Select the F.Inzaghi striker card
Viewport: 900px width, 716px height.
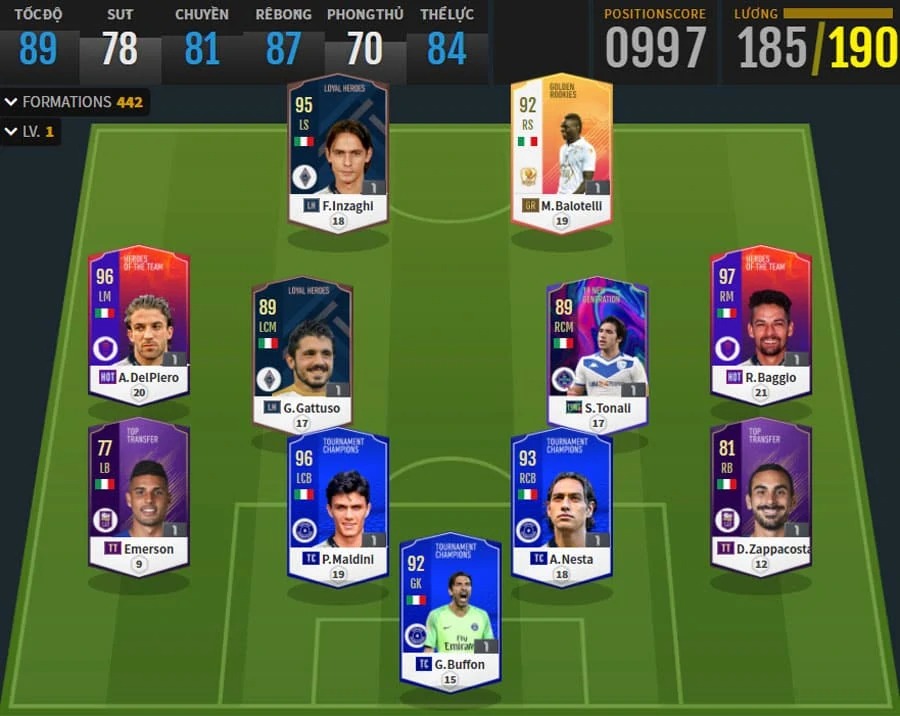338,150
